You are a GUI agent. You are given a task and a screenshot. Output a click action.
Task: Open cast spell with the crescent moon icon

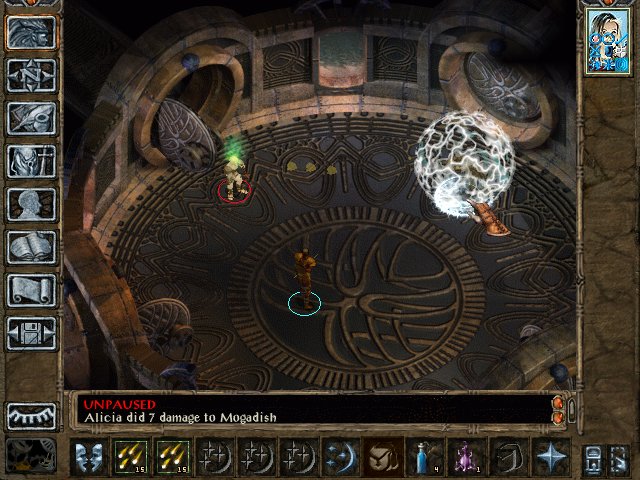point(340,456)
